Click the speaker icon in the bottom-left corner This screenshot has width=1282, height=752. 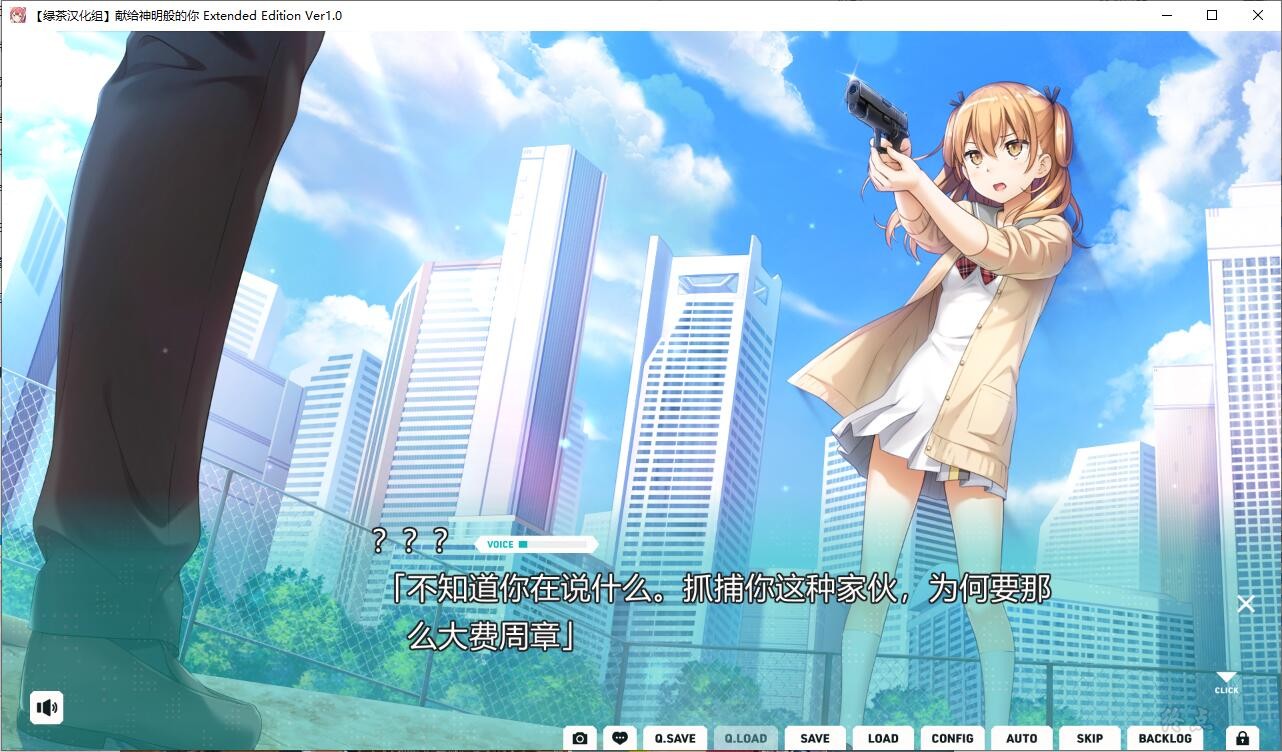point(47,707)
